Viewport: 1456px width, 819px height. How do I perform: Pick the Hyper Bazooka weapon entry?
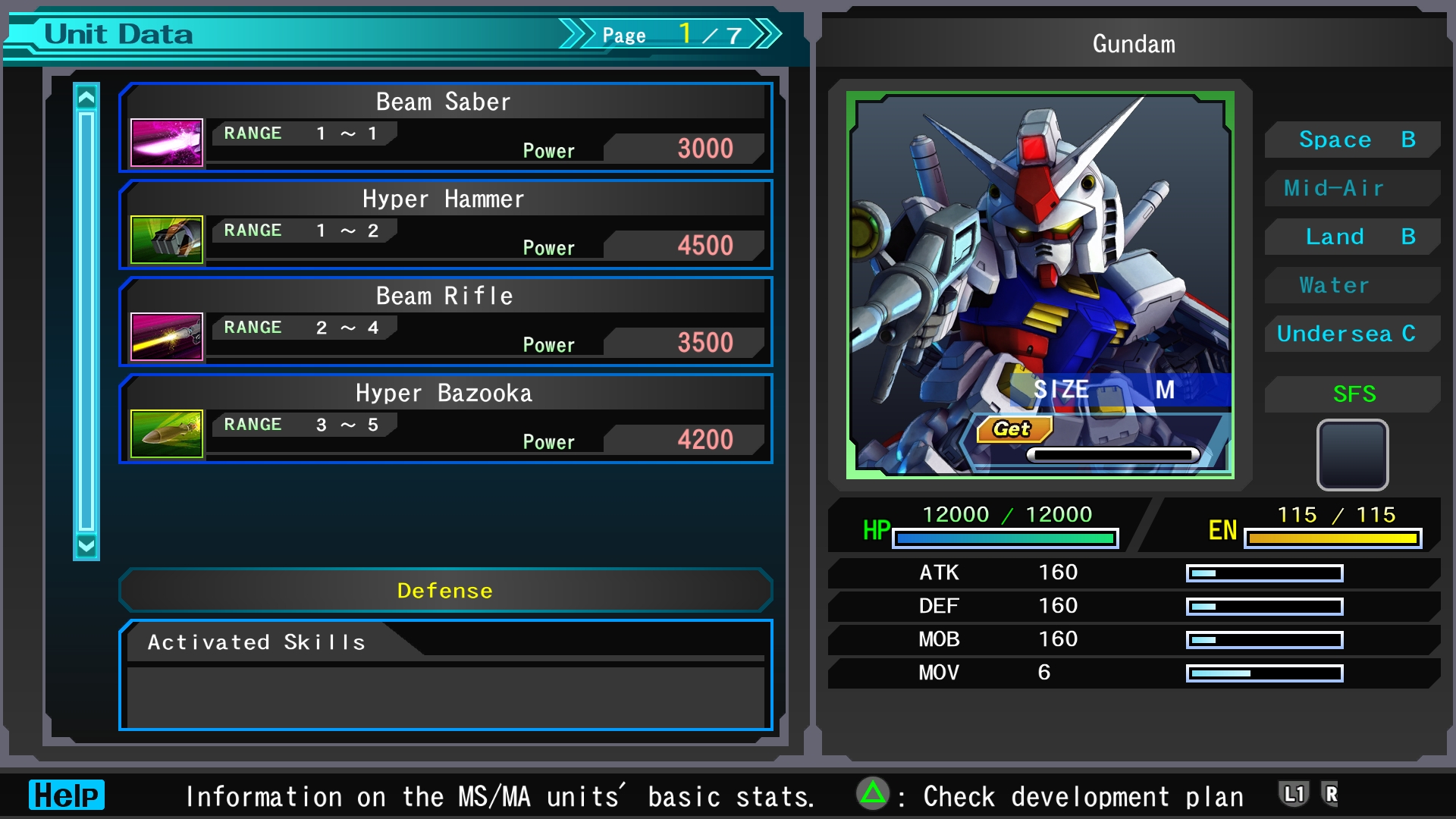pos(446,419)
